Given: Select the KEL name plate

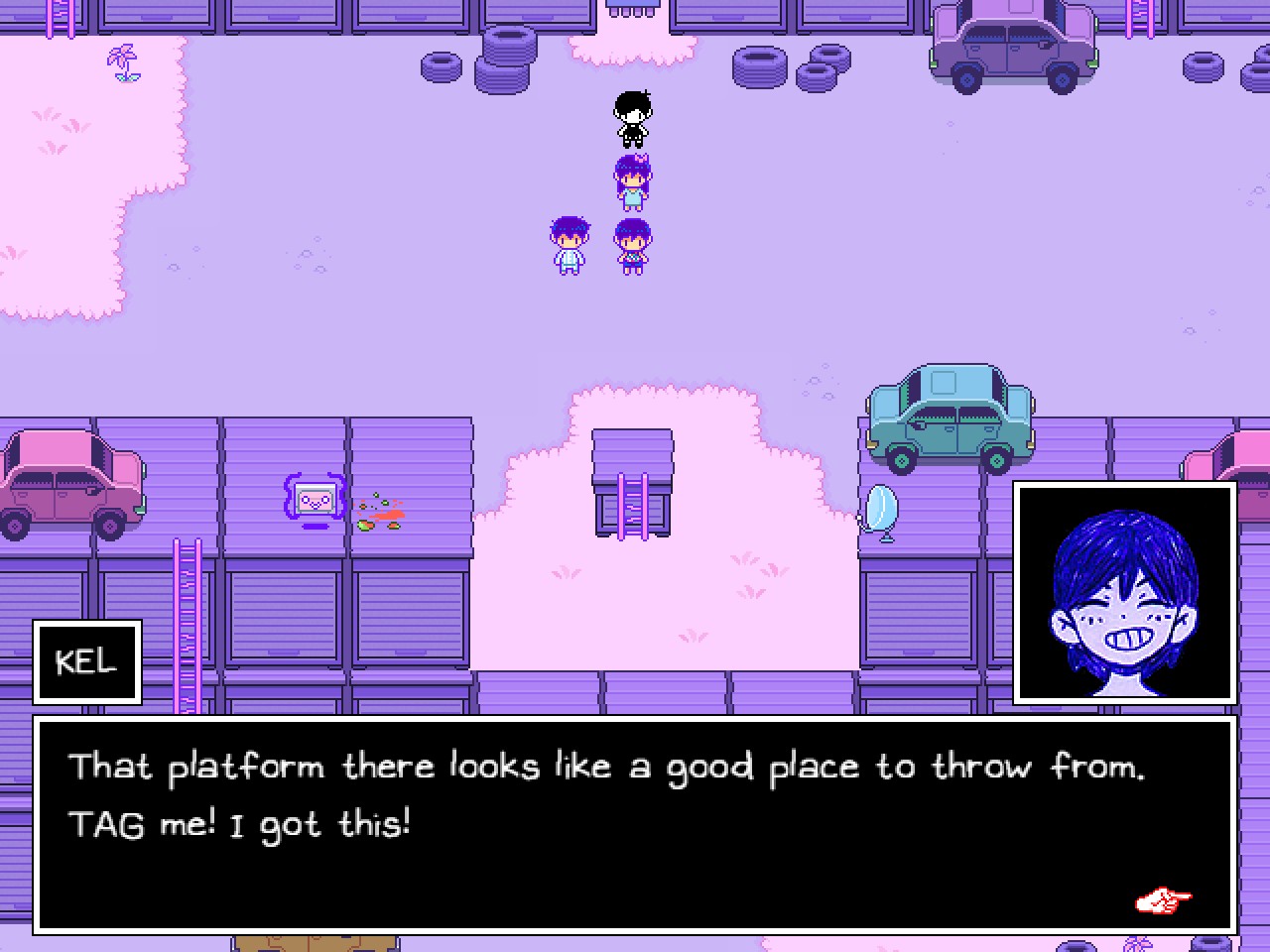Looking at the screenshot, I should pyautogui.click(x=87, y=662).
